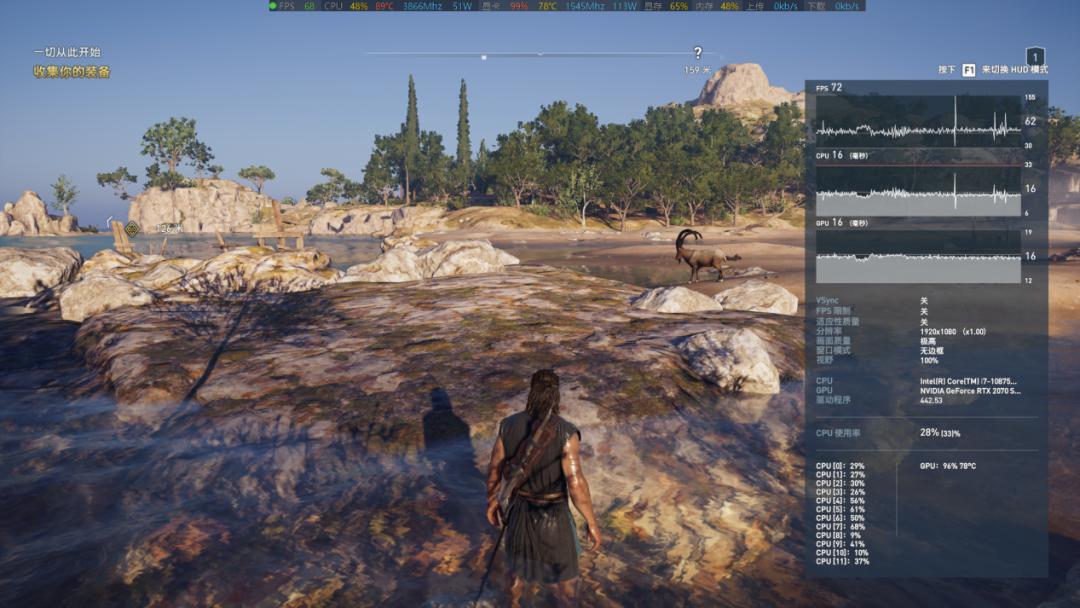The width and height of the screenshot is (1080, 608).
Task: Select the diamond objective waypoint marker
Action: (x=132, y=228)
